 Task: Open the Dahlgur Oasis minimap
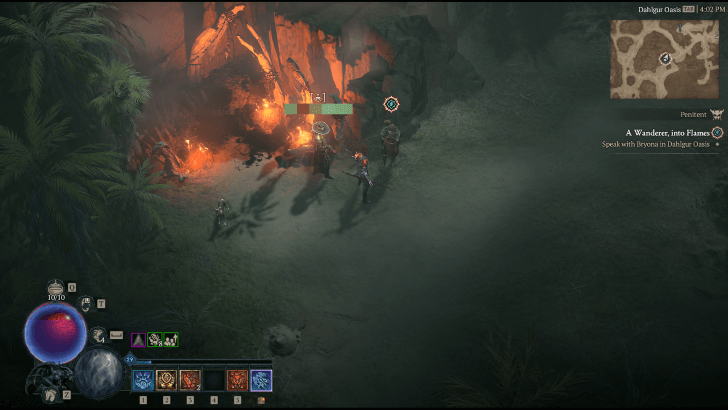pyautogui.click(x=665, y=58)
